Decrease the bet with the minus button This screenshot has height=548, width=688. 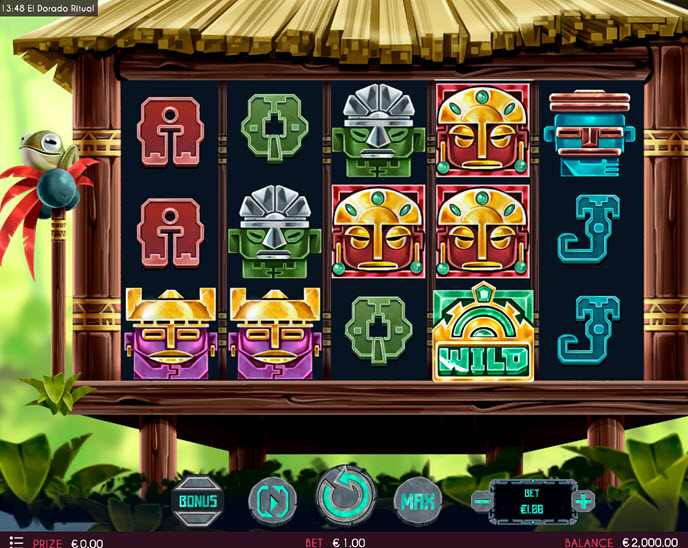coord(481,499)
